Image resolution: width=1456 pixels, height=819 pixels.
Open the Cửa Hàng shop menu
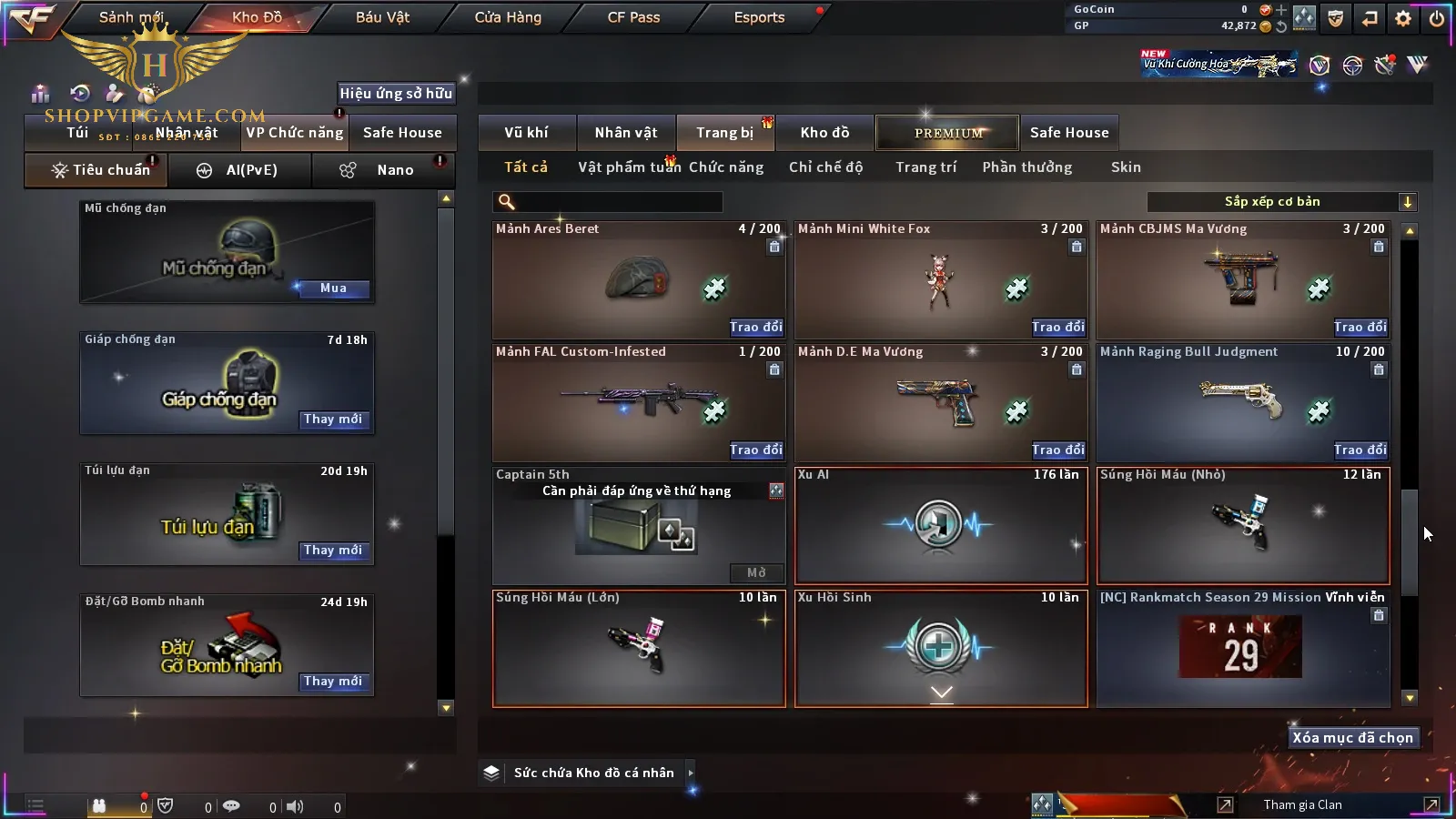click(x=508, y=17)
